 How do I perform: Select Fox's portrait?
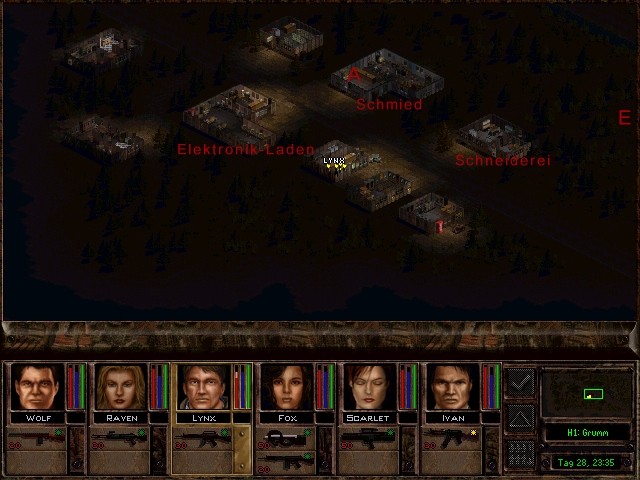coord(286,386)
